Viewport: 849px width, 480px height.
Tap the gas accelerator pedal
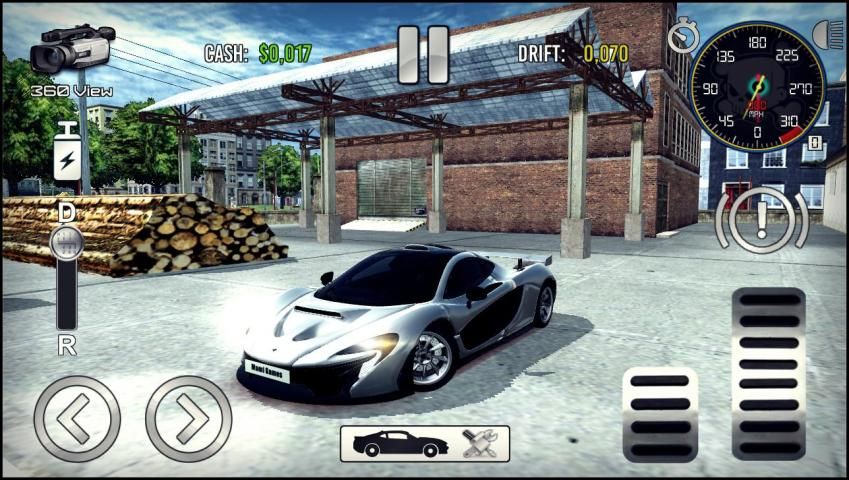pos(768,372)
